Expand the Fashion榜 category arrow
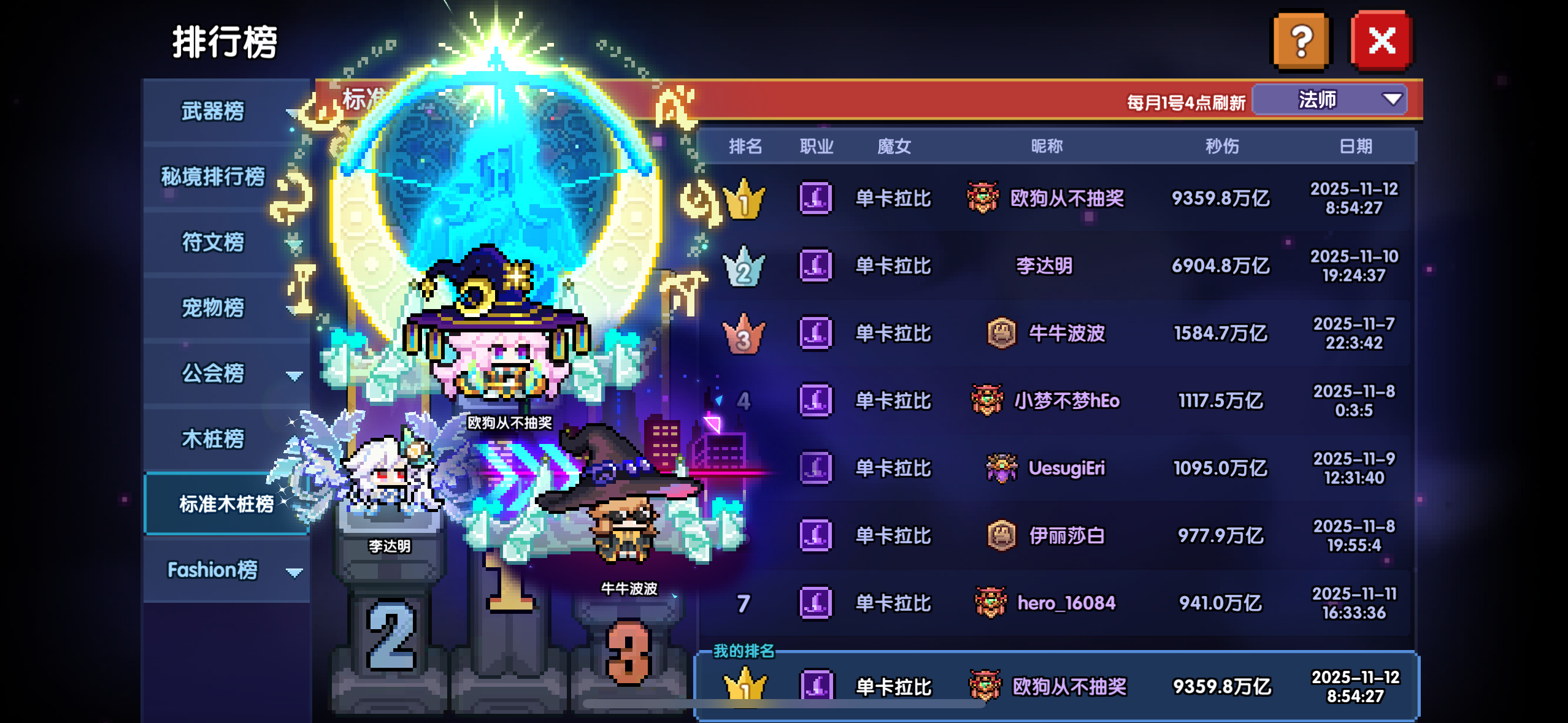This screenshot has width=1568, height=723. click(x=293, y=573)
